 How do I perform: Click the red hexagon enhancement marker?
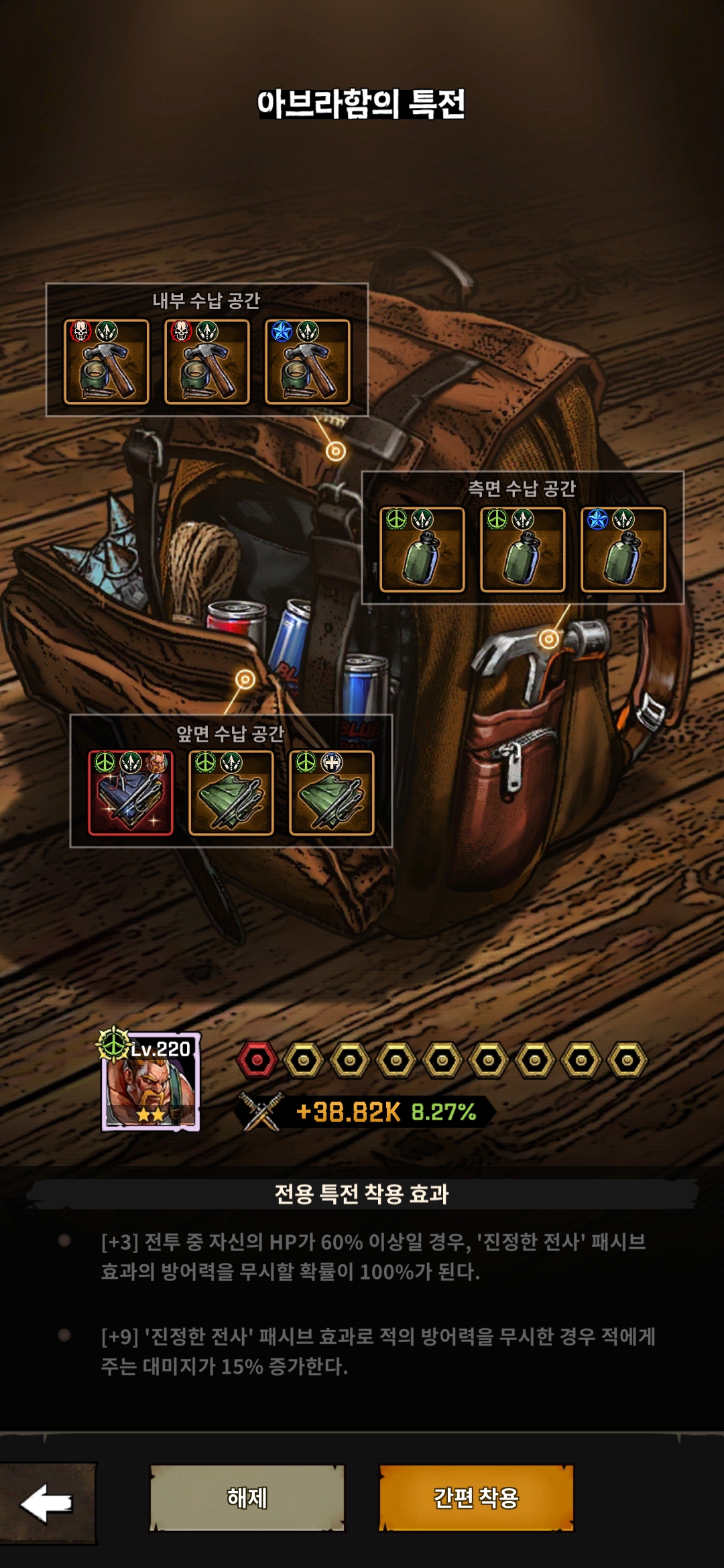coord(256,1060)
